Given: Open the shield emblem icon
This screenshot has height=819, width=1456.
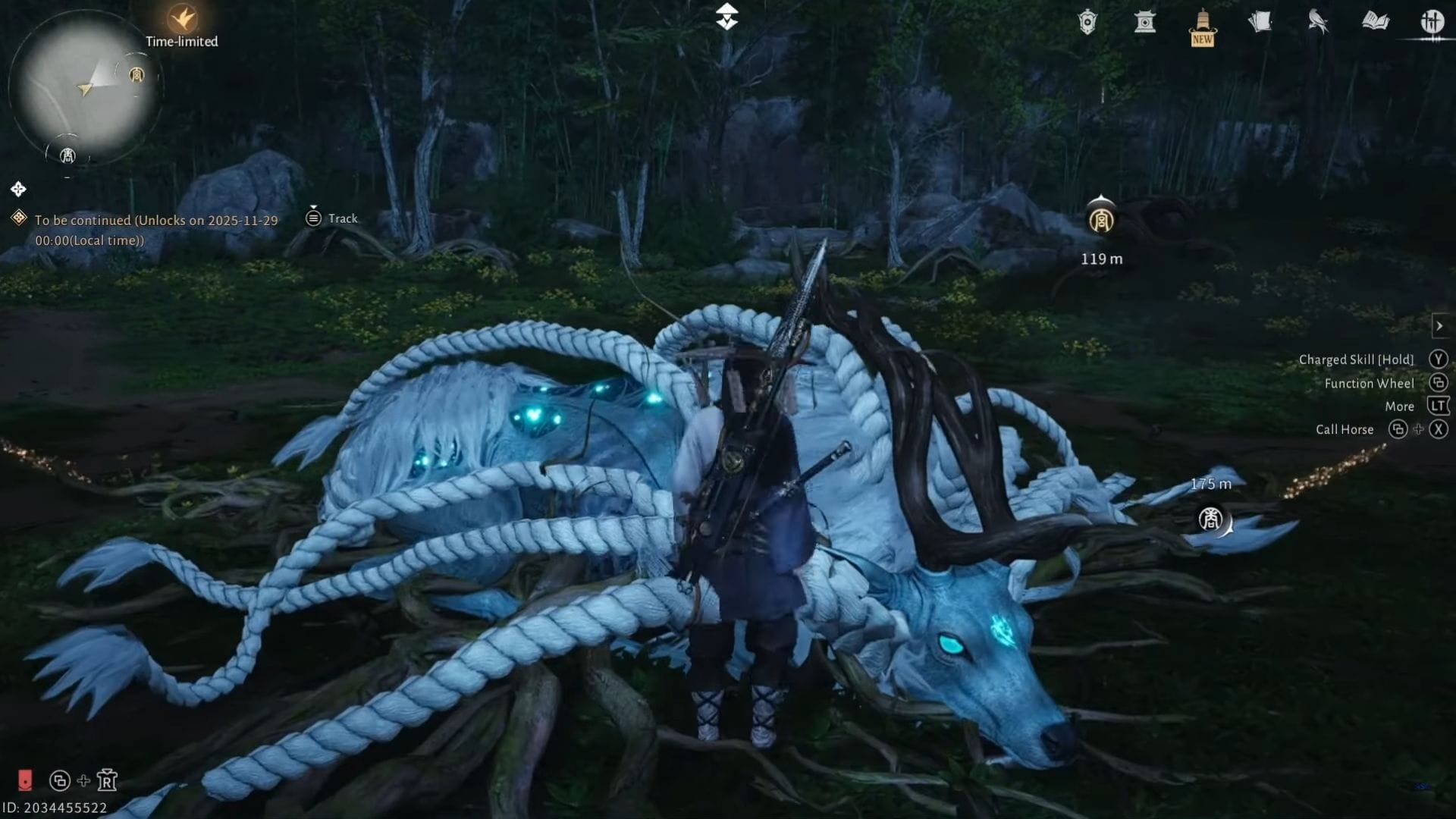Looking at the screenshot, I should tap(1087, 22).
